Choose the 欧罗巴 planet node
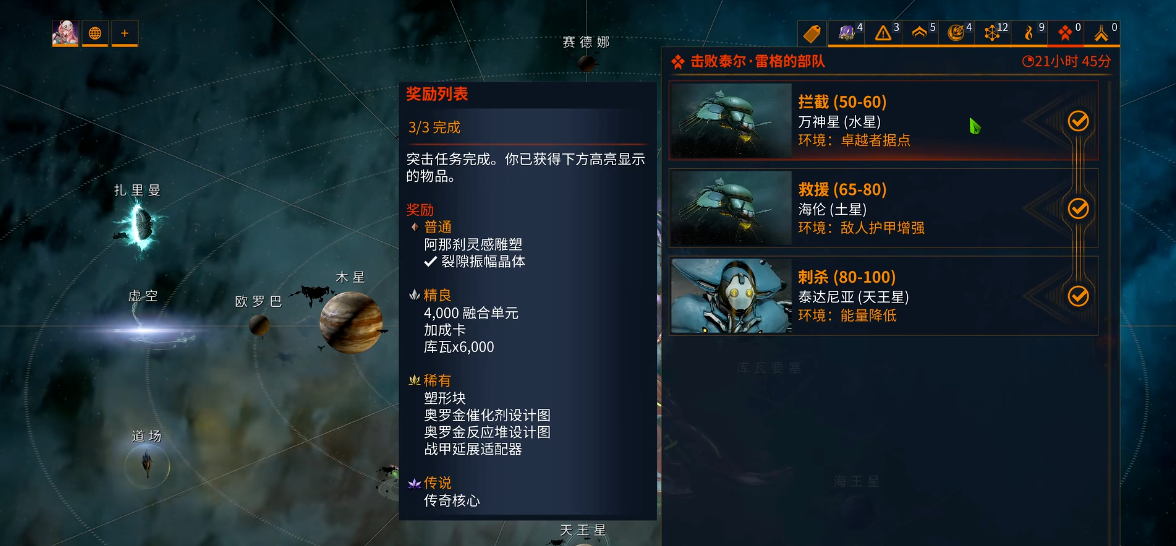The width and height of the screenshot is (1176, 546). [x=259, y=325]
